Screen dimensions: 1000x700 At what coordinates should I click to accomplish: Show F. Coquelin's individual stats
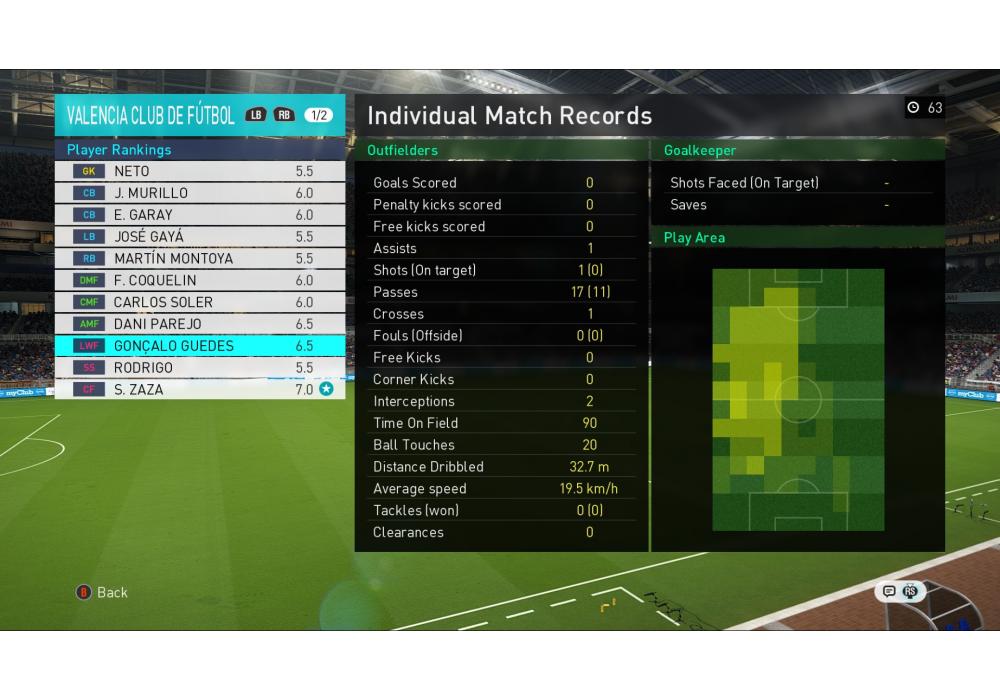pyautogui.click(x=200, y=281)
